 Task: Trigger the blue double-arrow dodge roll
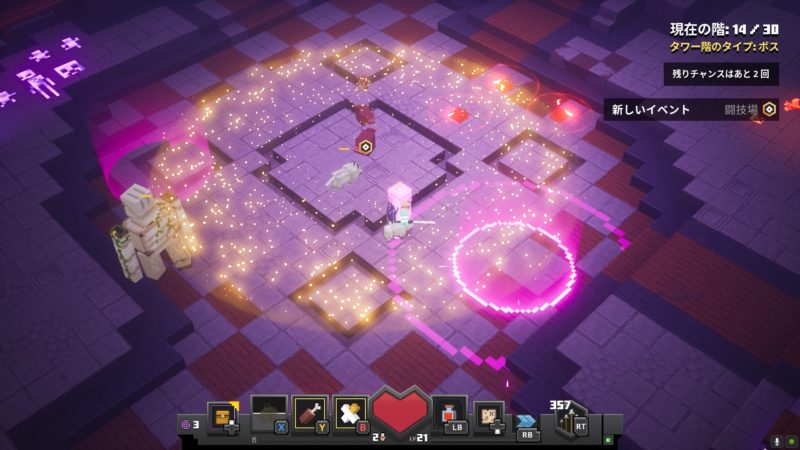527,421
